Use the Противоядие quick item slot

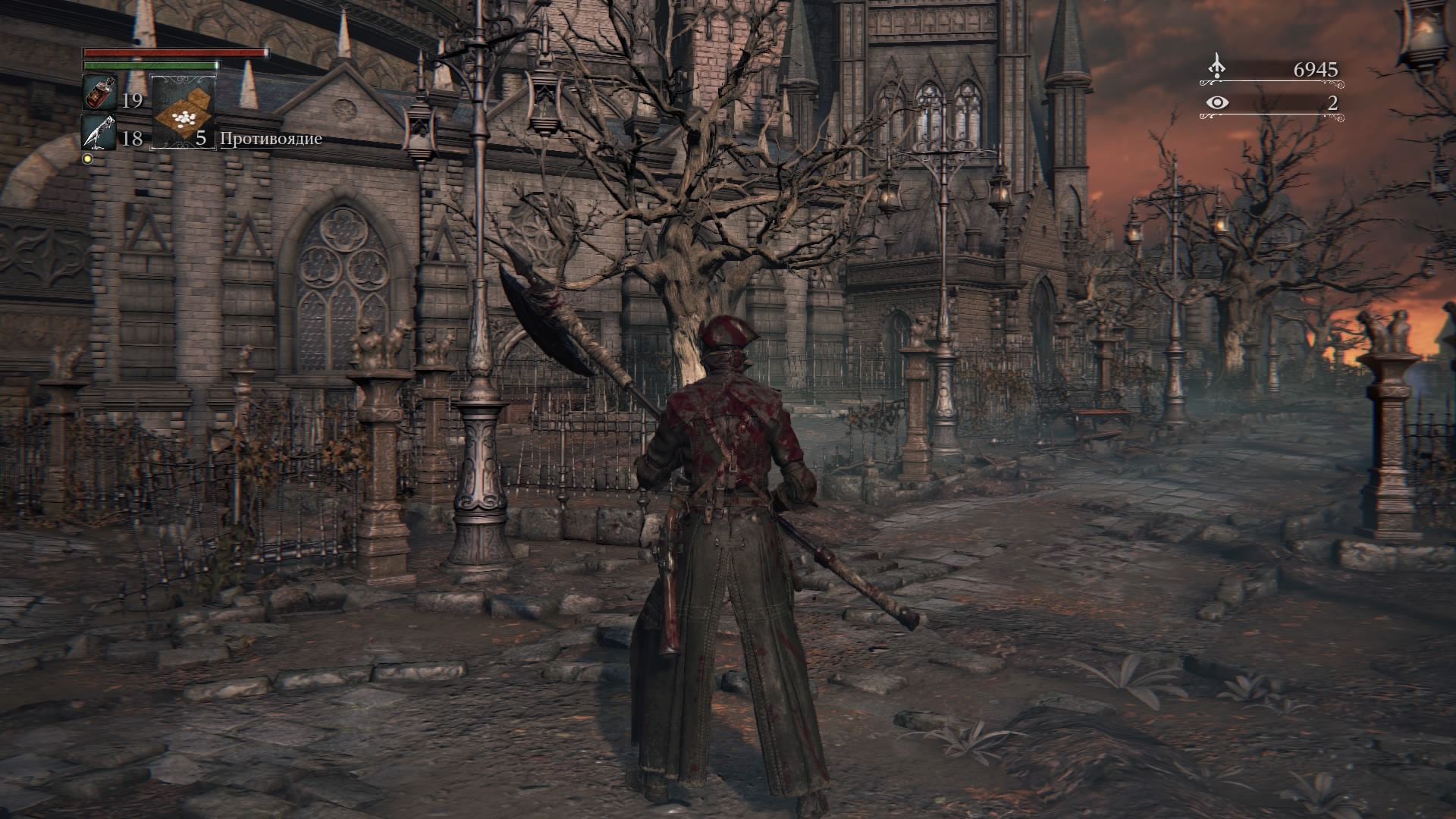[184, 112]
